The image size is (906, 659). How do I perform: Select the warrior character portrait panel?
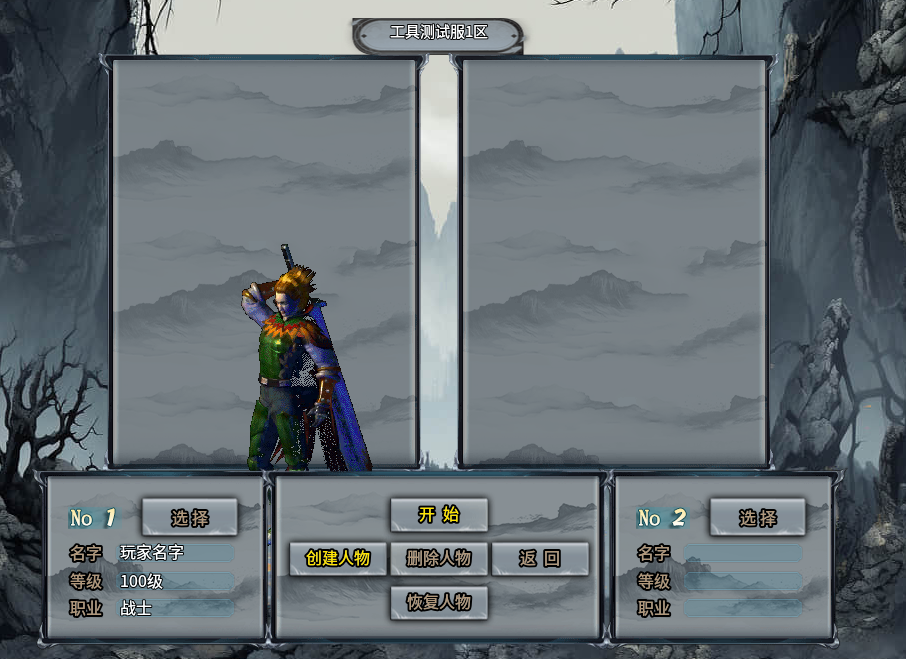(264, 262)
